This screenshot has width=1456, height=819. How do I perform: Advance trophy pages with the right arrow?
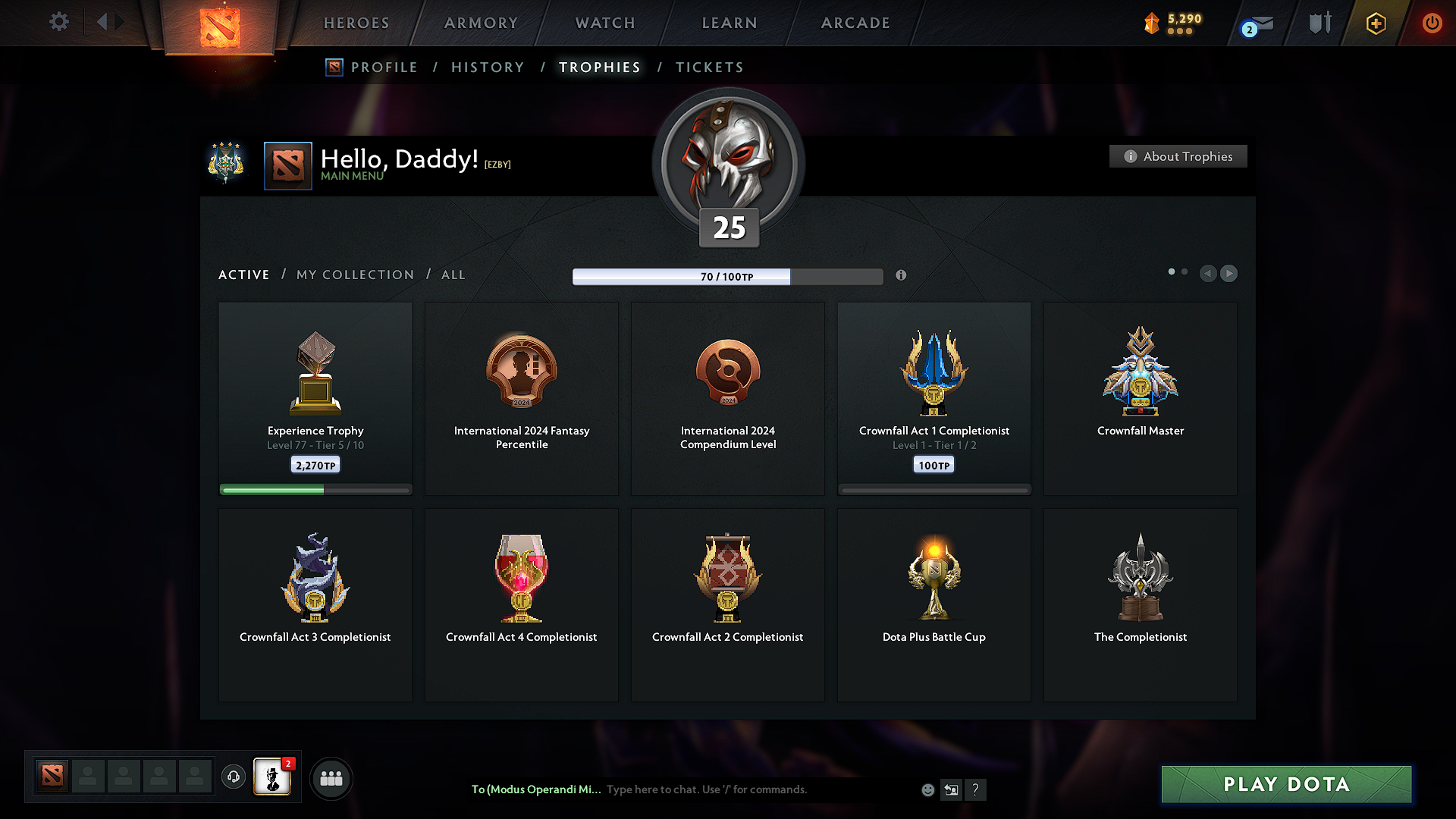tap(1228, 274)
